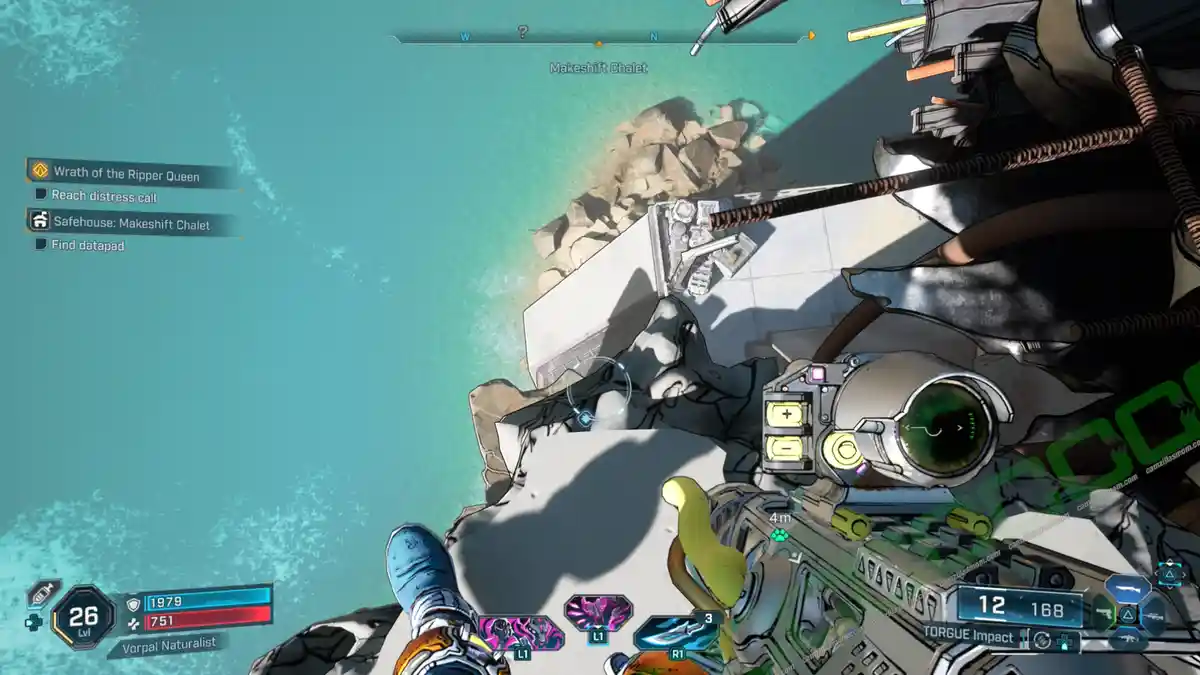
Task: Throw the blue knife ordnance ability
Action: pyautogui.click(x=677, y=633)
